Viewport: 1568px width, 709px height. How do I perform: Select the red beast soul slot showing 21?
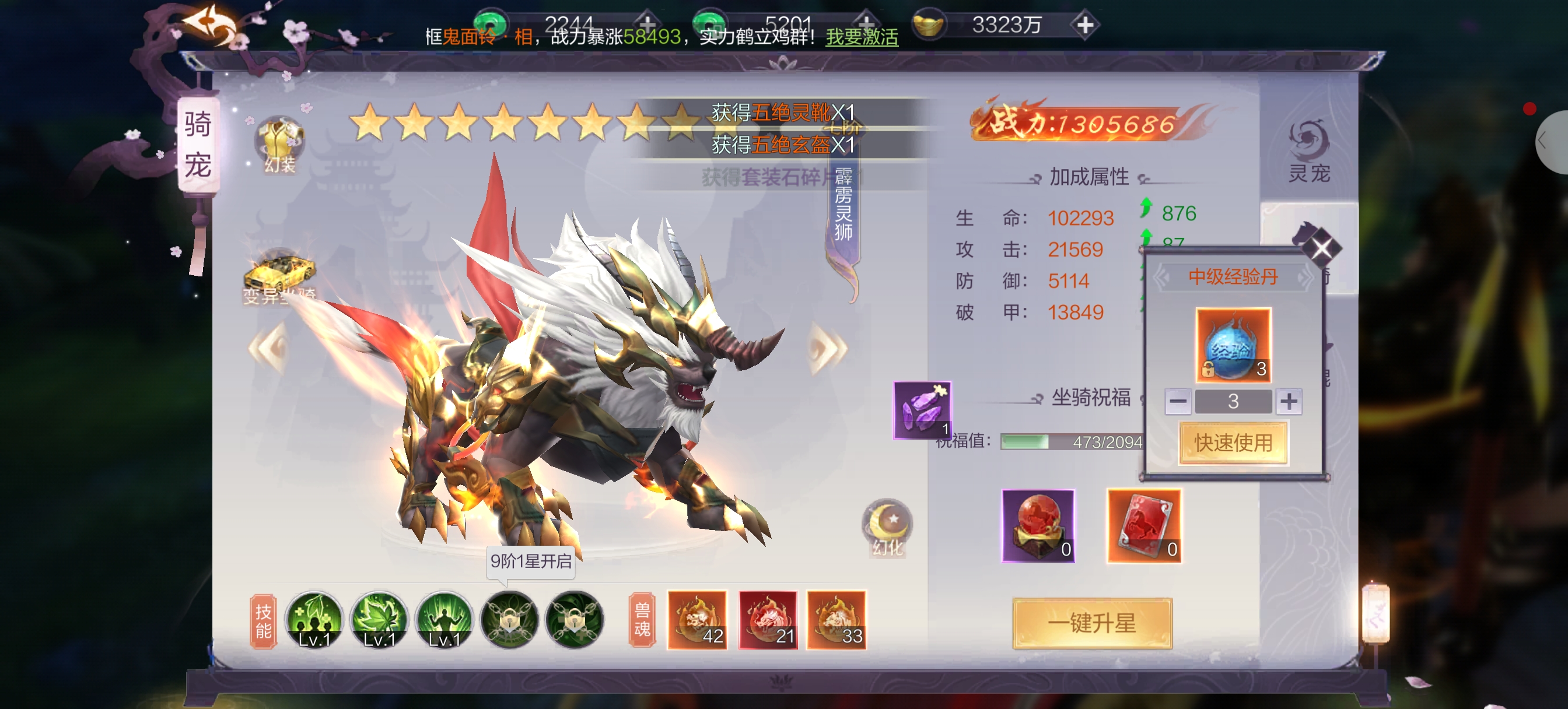[x=768, y=620]
